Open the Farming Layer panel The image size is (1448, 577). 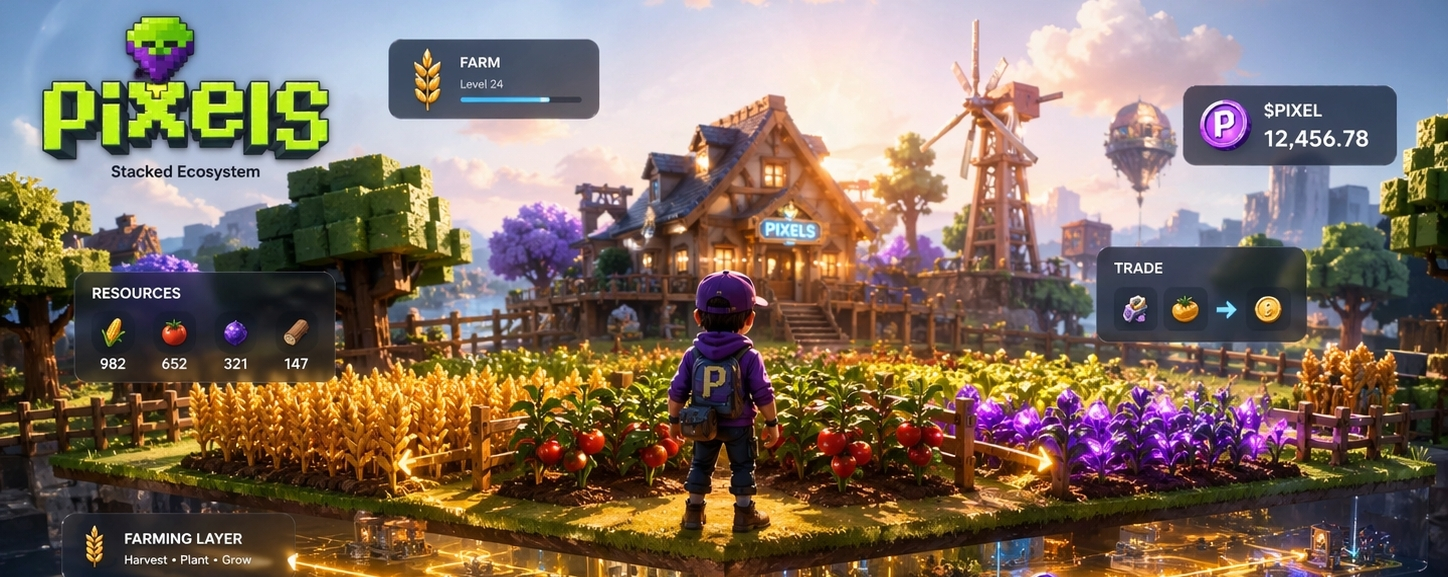(x=178, y=545)
